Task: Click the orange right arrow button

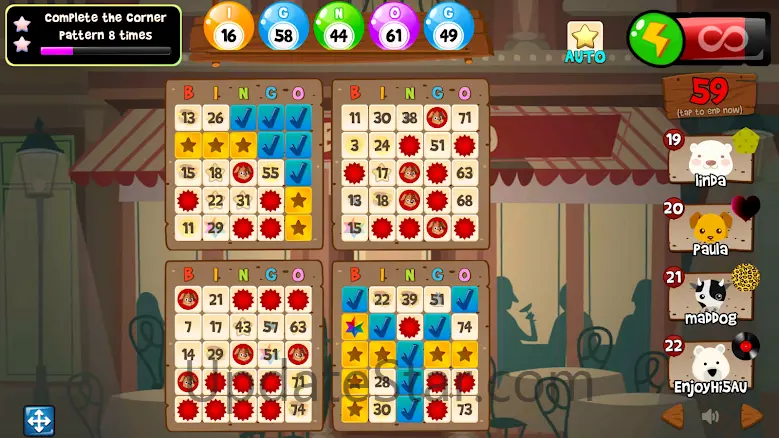Action: 750,415
